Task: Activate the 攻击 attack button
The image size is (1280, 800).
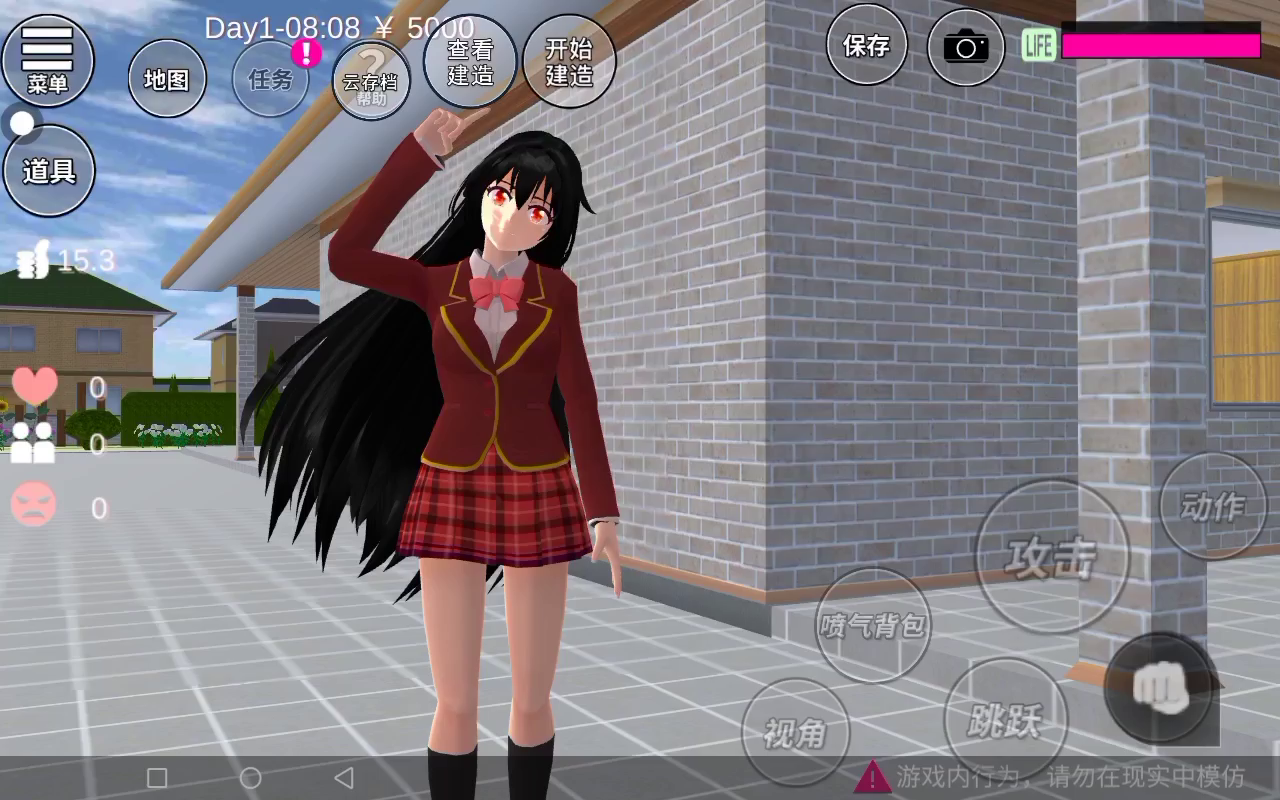Action: coord(1051,556)
